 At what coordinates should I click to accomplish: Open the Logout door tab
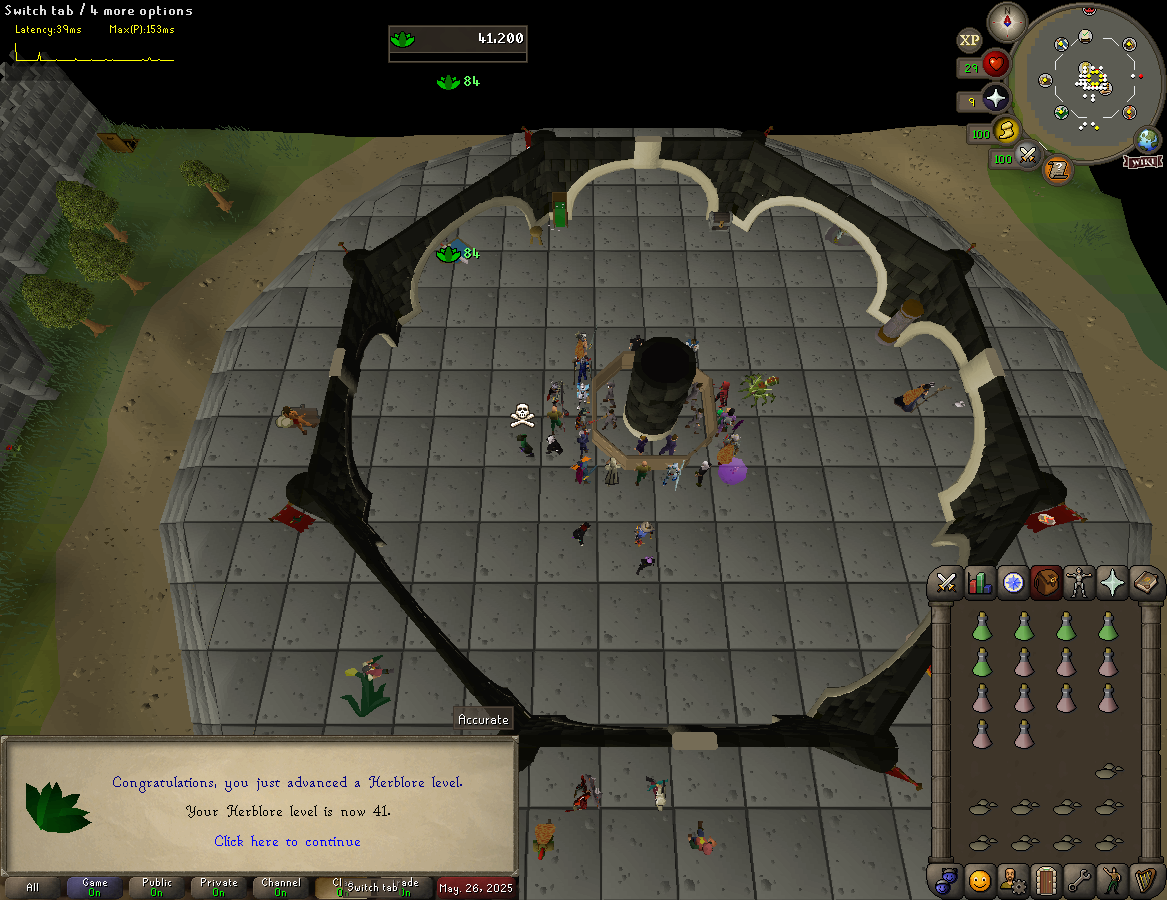tap(1046, 880)
